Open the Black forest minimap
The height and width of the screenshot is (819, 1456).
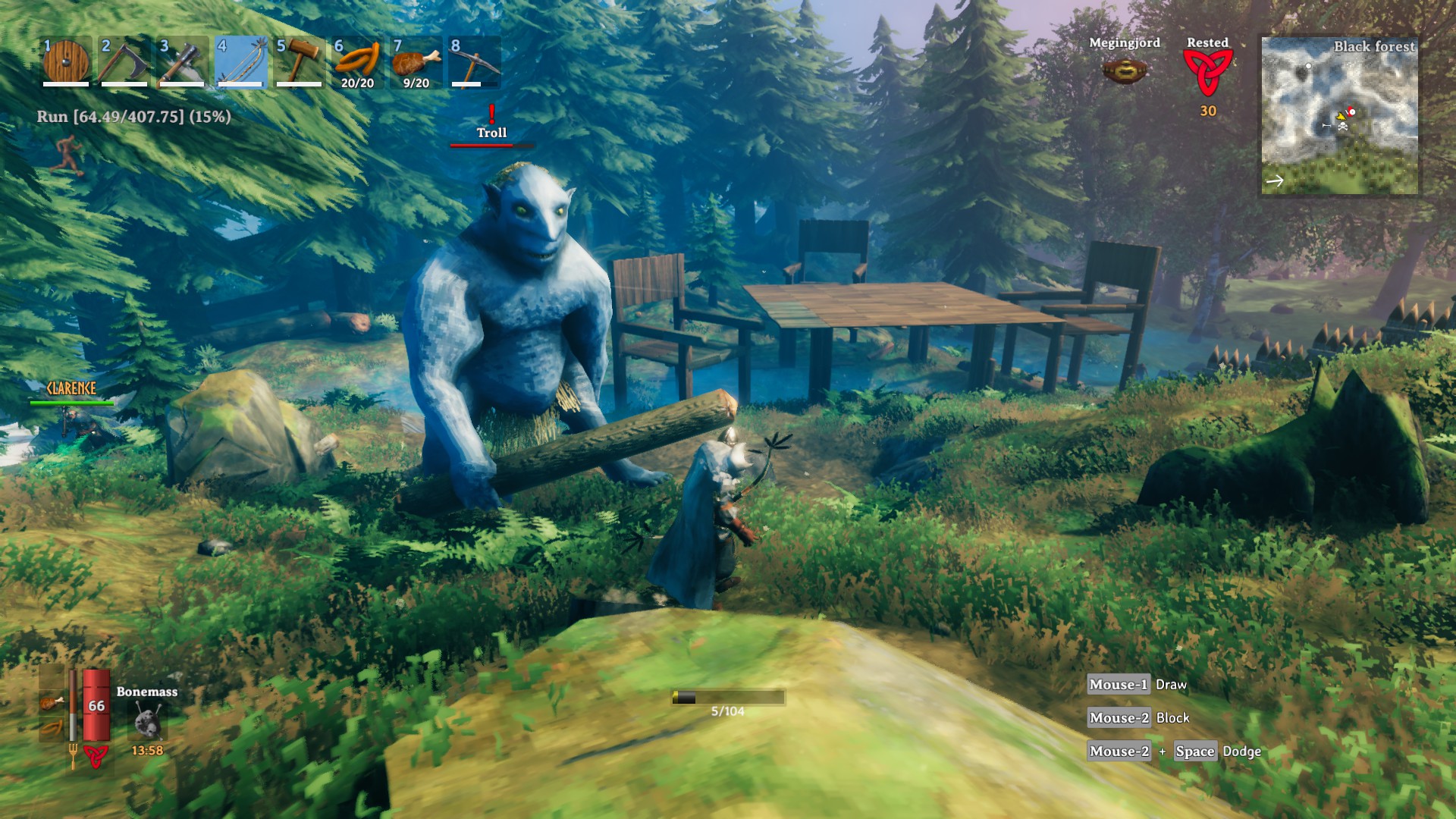pos(1339,116)
